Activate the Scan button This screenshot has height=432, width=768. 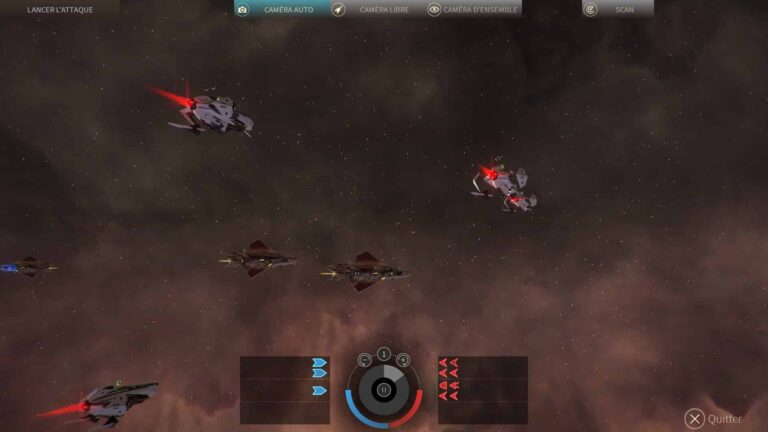pyautogui.click(x=617, y=9)
